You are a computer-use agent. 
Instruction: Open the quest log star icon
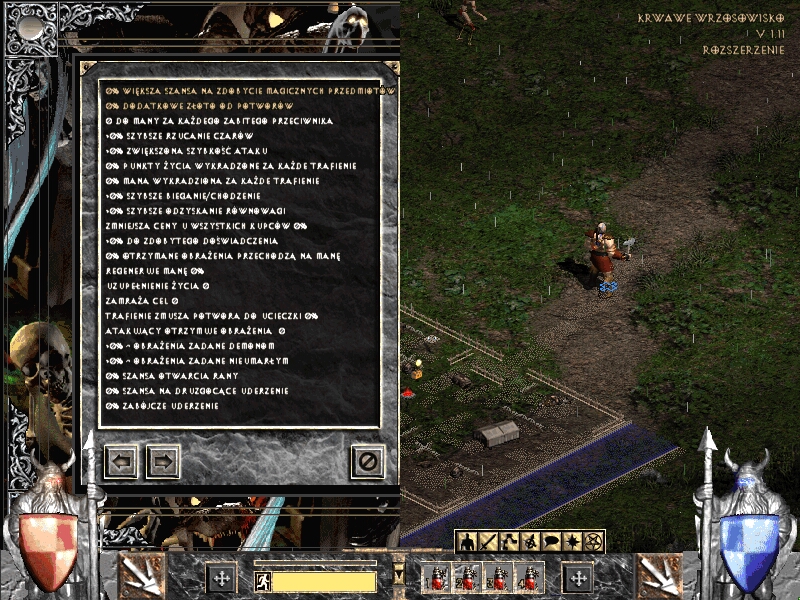coord(572,542)
